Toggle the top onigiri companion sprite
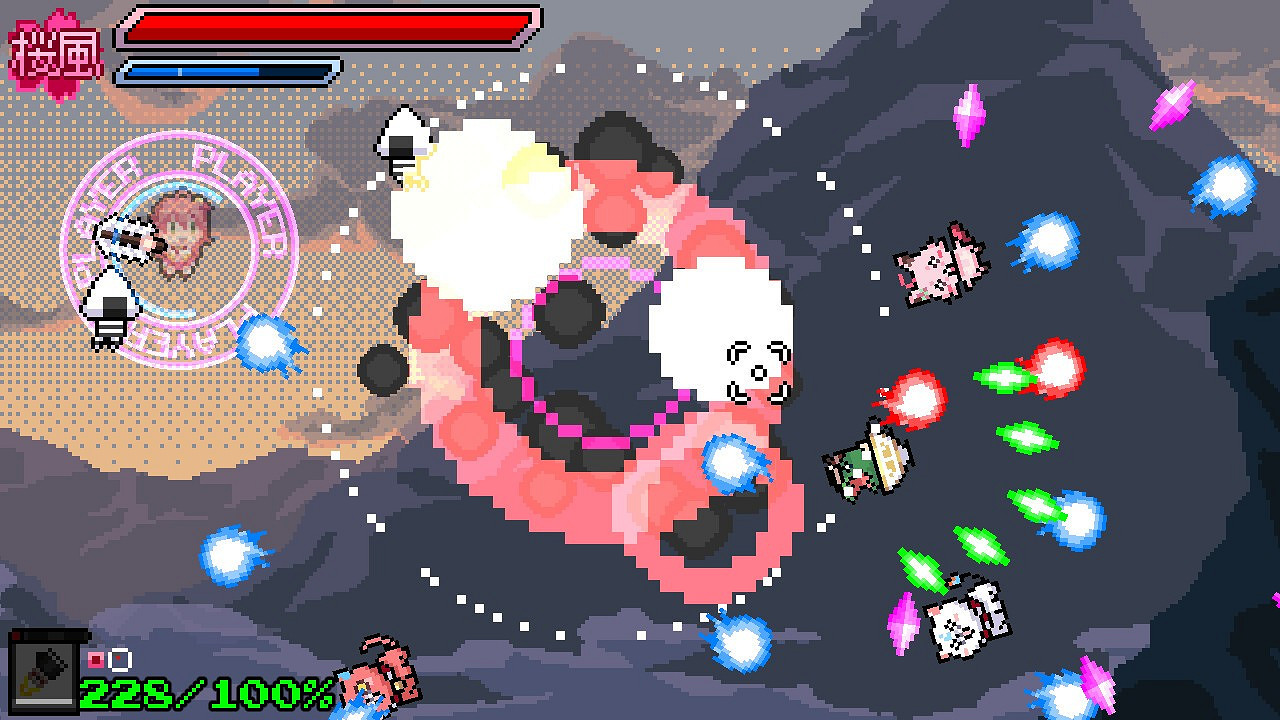Viewport: 1280px width, 720px height. 406,140
